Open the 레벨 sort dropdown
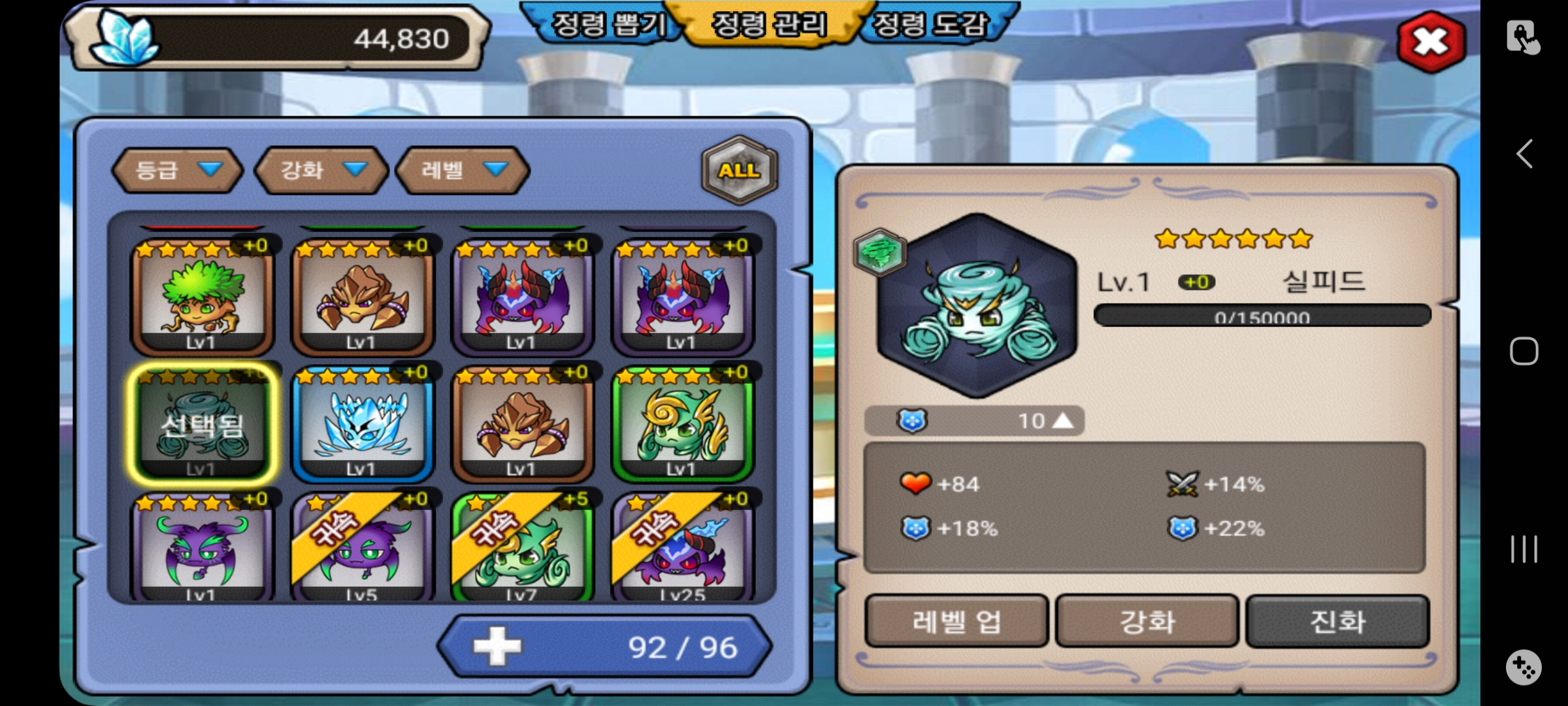1568x706 pixels. tap(463, 171)
